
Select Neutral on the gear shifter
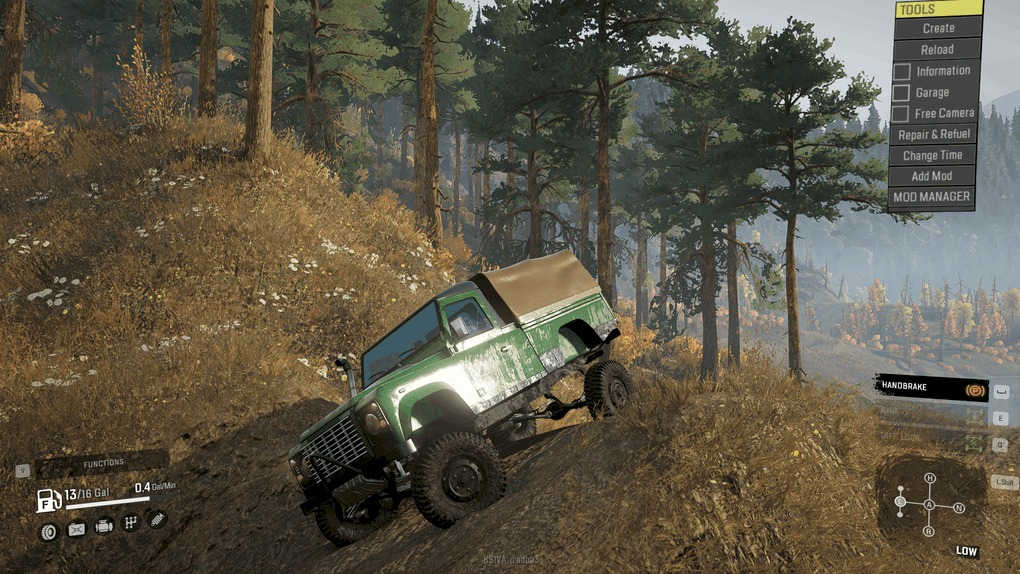click(959, 508)
